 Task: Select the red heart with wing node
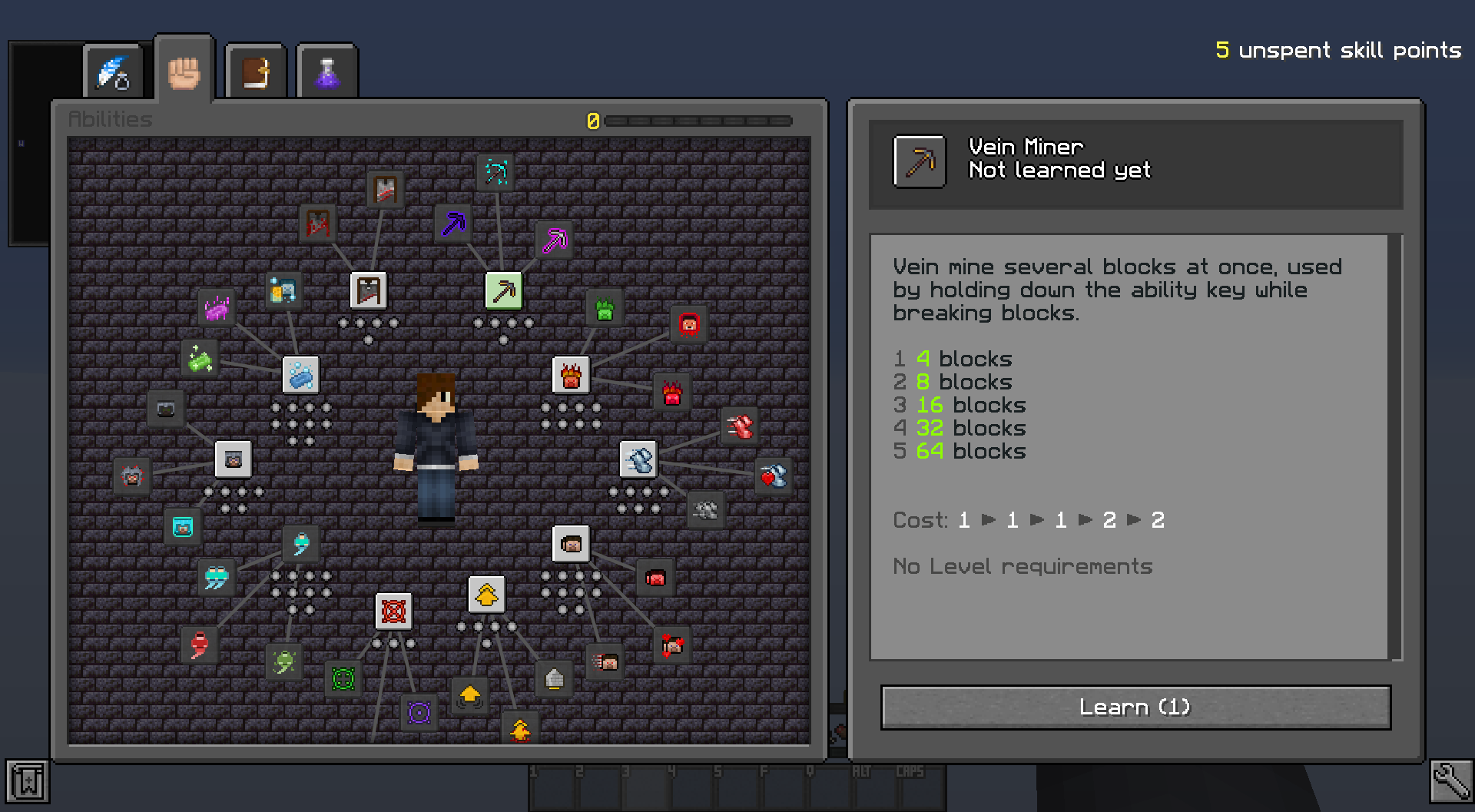pyautogui.click(x=773, y=476)
